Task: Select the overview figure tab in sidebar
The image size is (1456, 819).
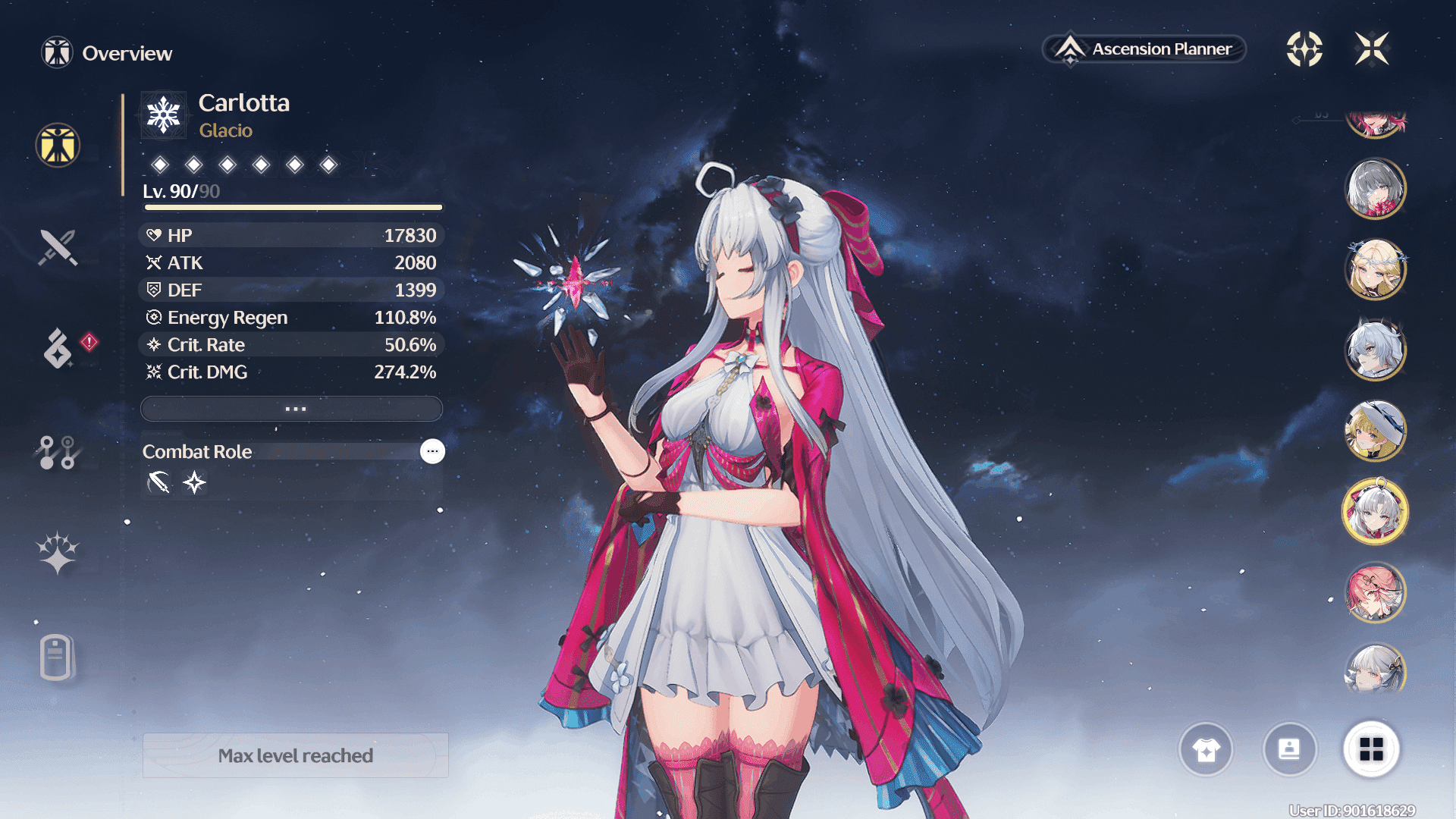Action: pos(58,145)
